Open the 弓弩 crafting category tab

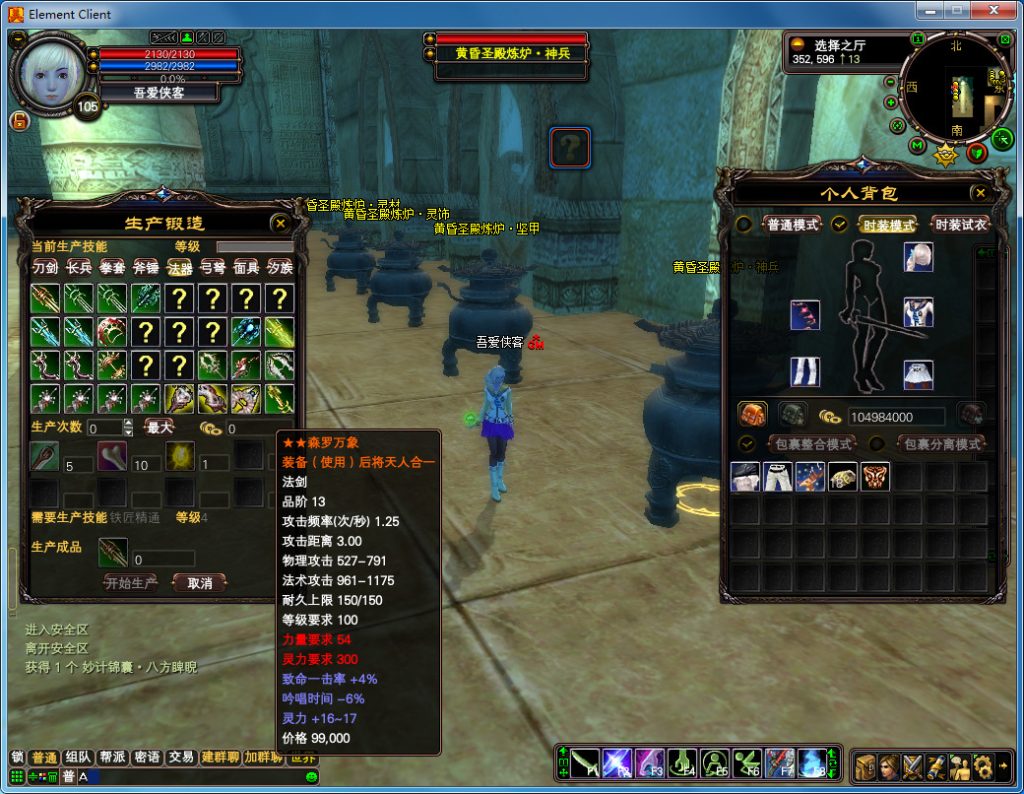point(213,267)
